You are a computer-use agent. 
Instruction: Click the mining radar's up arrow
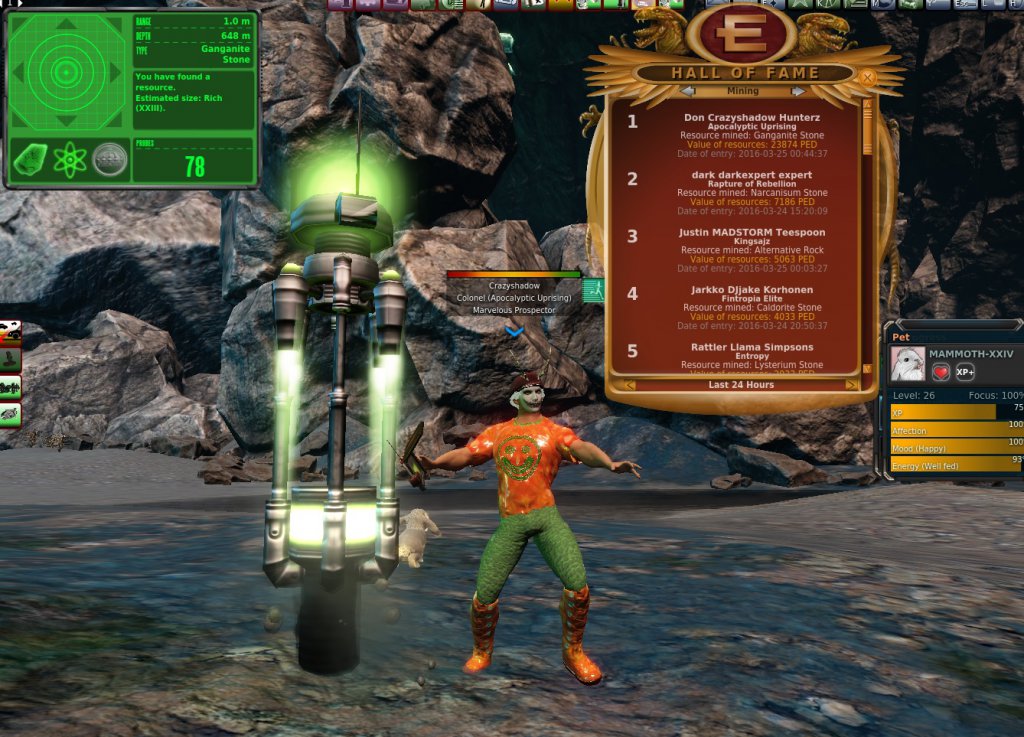point(66,23)
